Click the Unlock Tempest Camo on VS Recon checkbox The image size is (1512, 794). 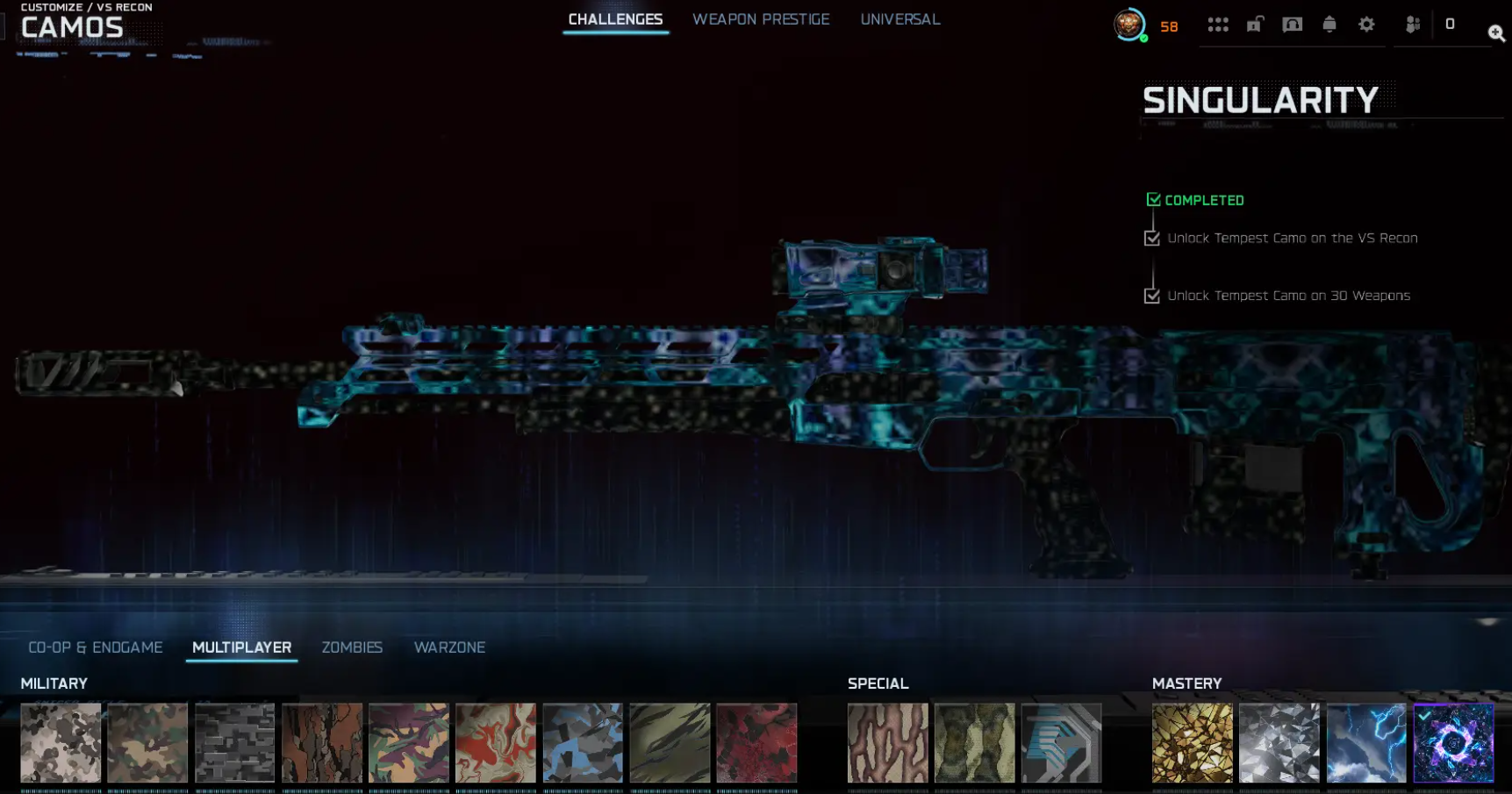[1152, 238]
